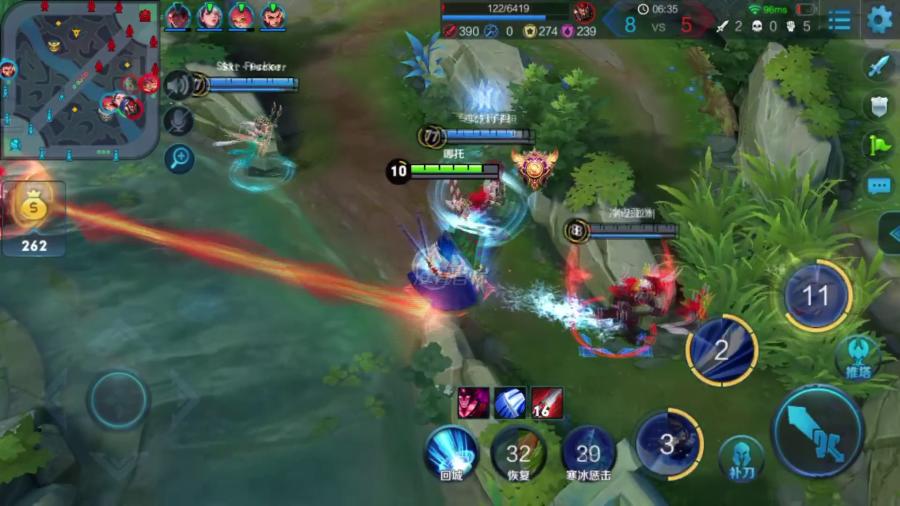Viewport: 900px width, 506px height.
Task: Tap the minimap
Action: (x=79, y=78)
